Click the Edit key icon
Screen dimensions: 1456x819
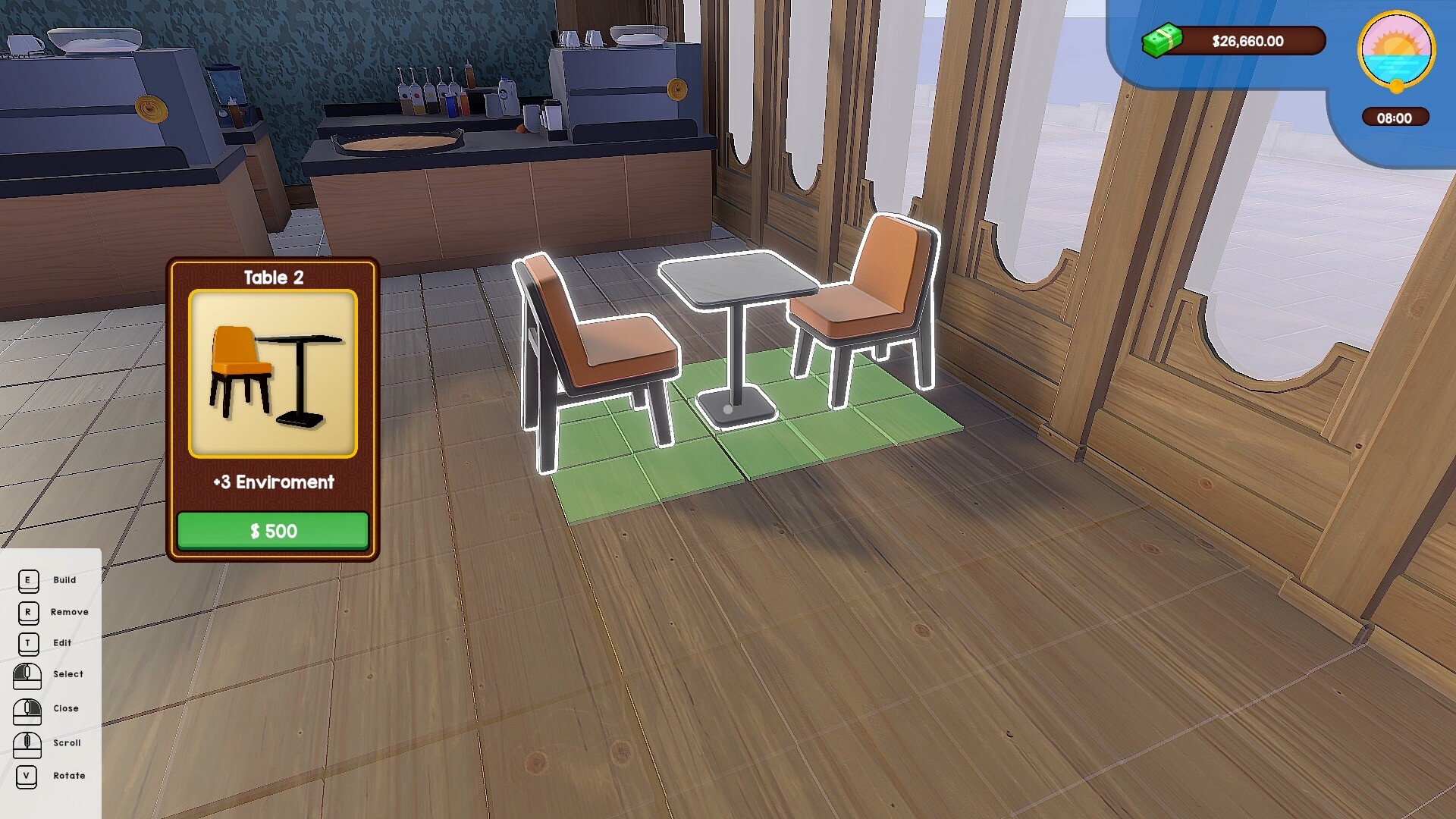(x=28, y=642)
